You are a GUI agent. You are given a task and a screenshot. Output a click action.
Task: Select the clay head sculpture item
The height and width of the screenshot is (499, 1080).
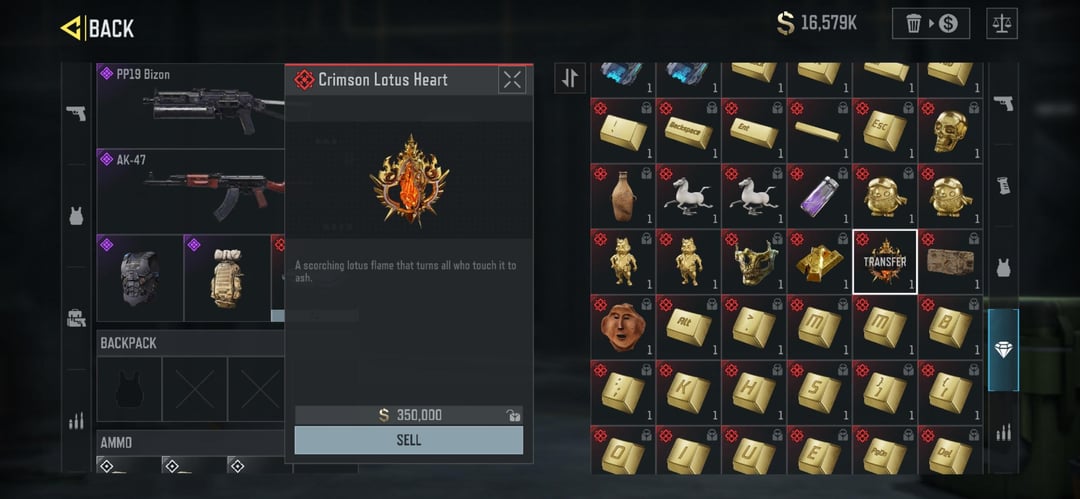point(623,326)
